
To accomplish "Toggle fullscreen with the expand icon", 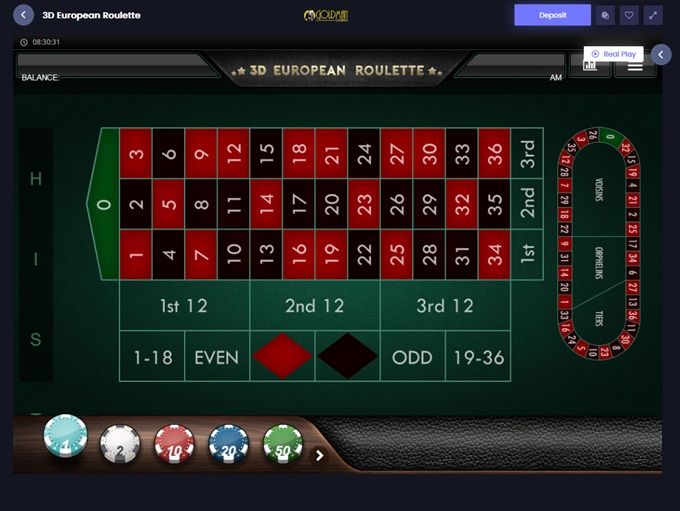I will coord(653,16).
